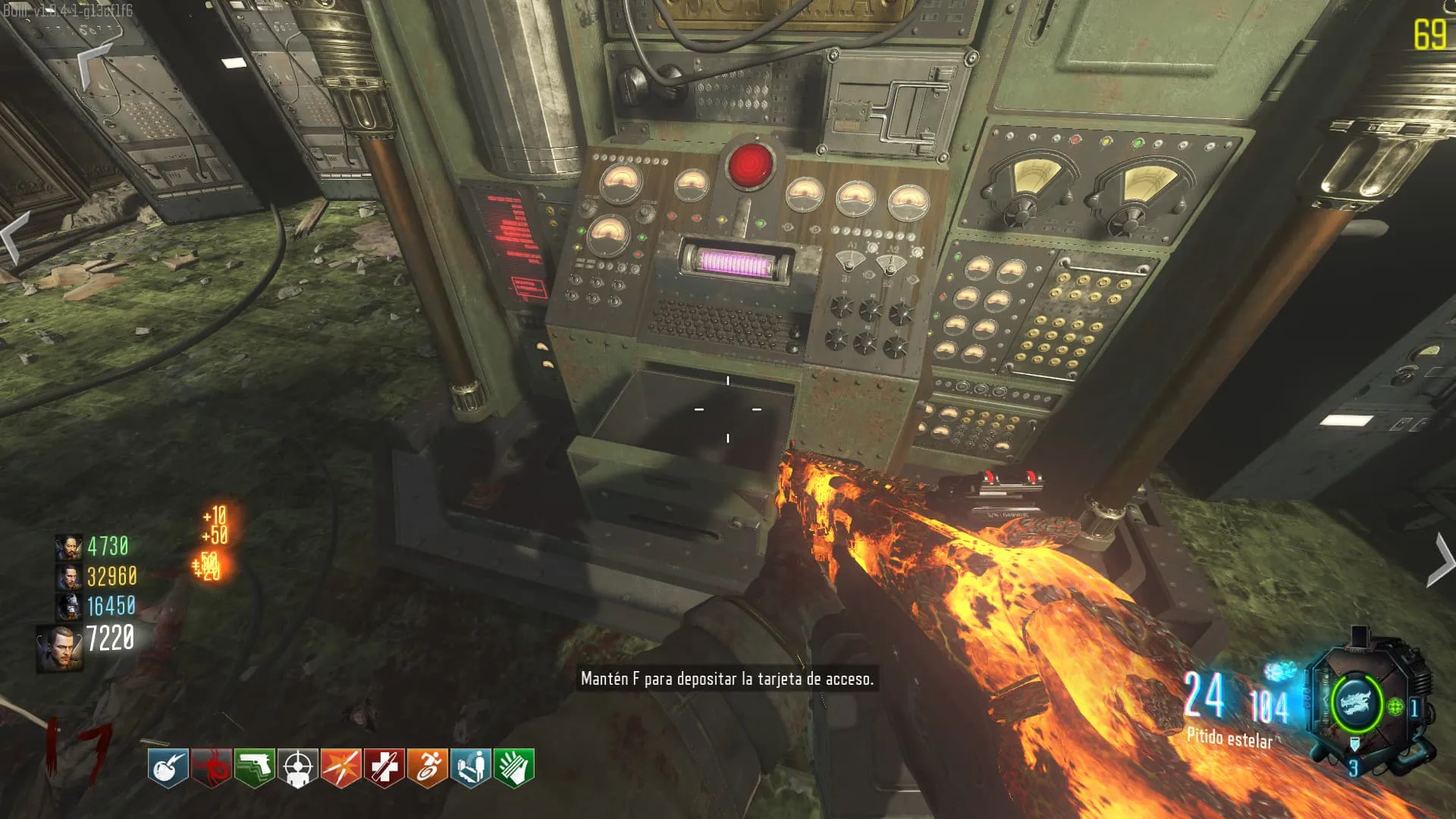
Task: Click your own portrait beside 7220 points
Action: click(60, 648)
